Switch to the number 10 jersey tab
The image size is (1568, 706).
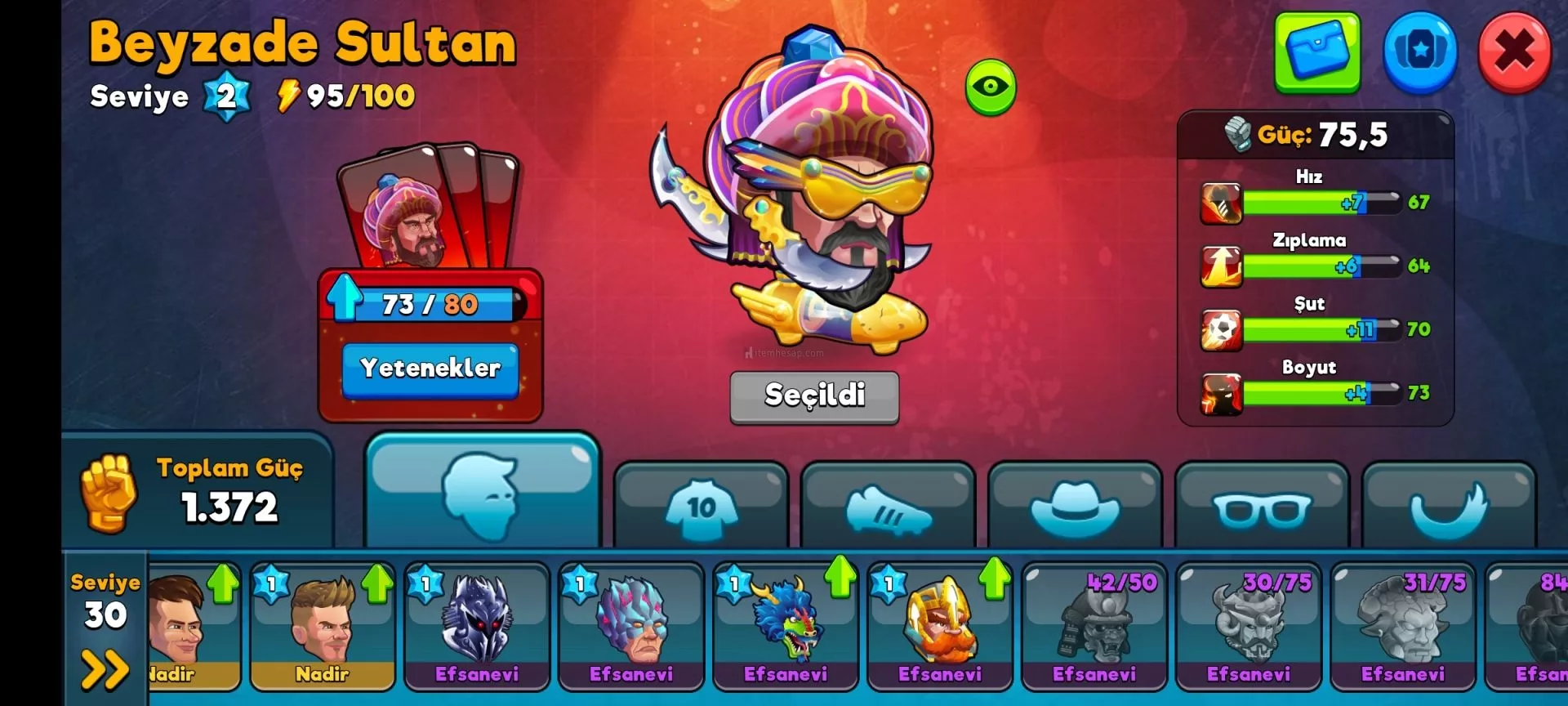[x=701, y=508]
